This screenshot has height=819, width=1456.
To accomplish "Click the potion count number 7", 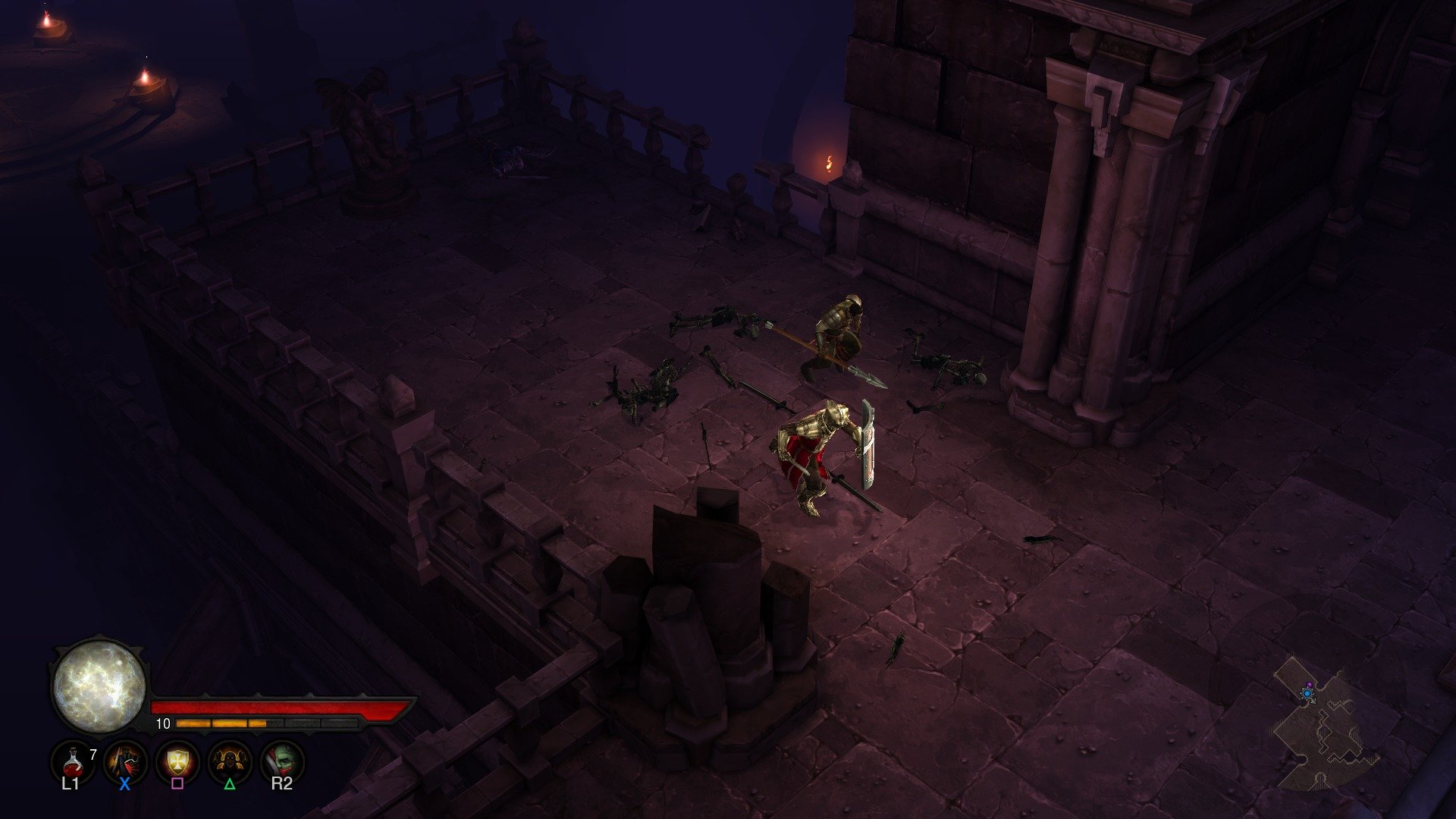I will point(93,753).
